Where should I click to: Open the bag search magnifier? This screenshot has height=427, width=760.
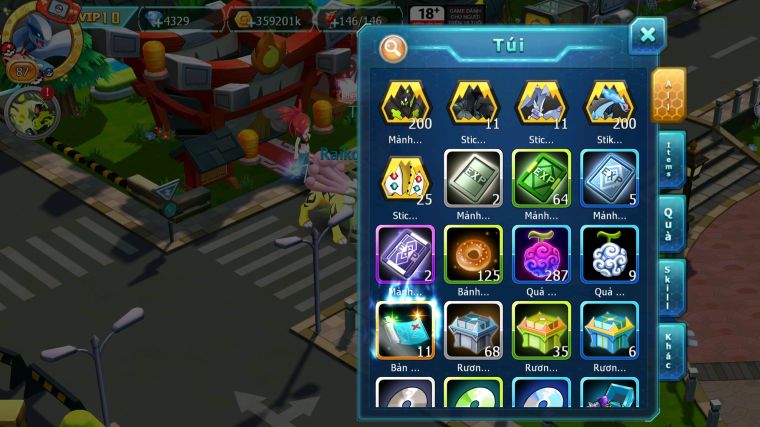pyautogui.click(x=394, y=48)
